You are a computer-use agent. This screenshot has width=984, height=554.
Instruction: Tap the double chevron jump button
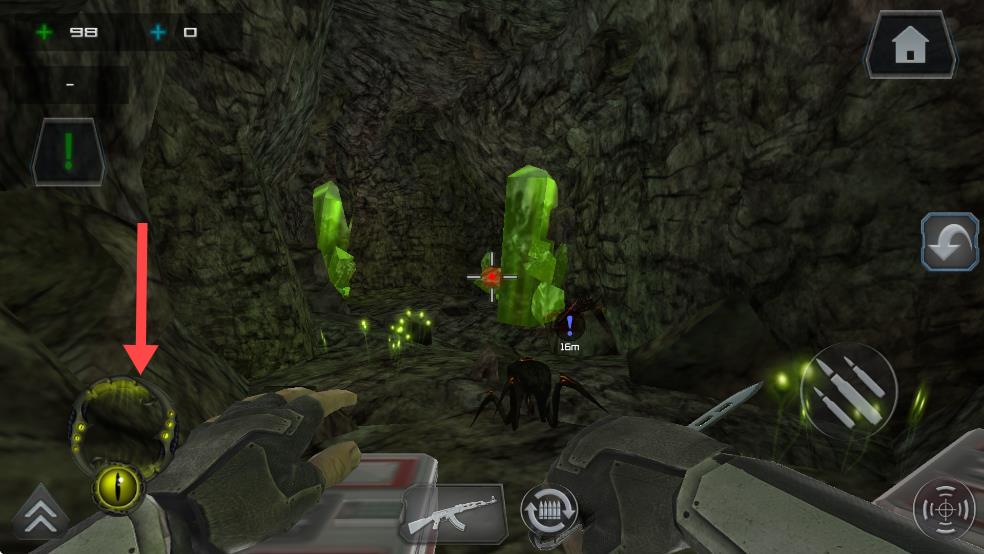[x=40, y=514]
